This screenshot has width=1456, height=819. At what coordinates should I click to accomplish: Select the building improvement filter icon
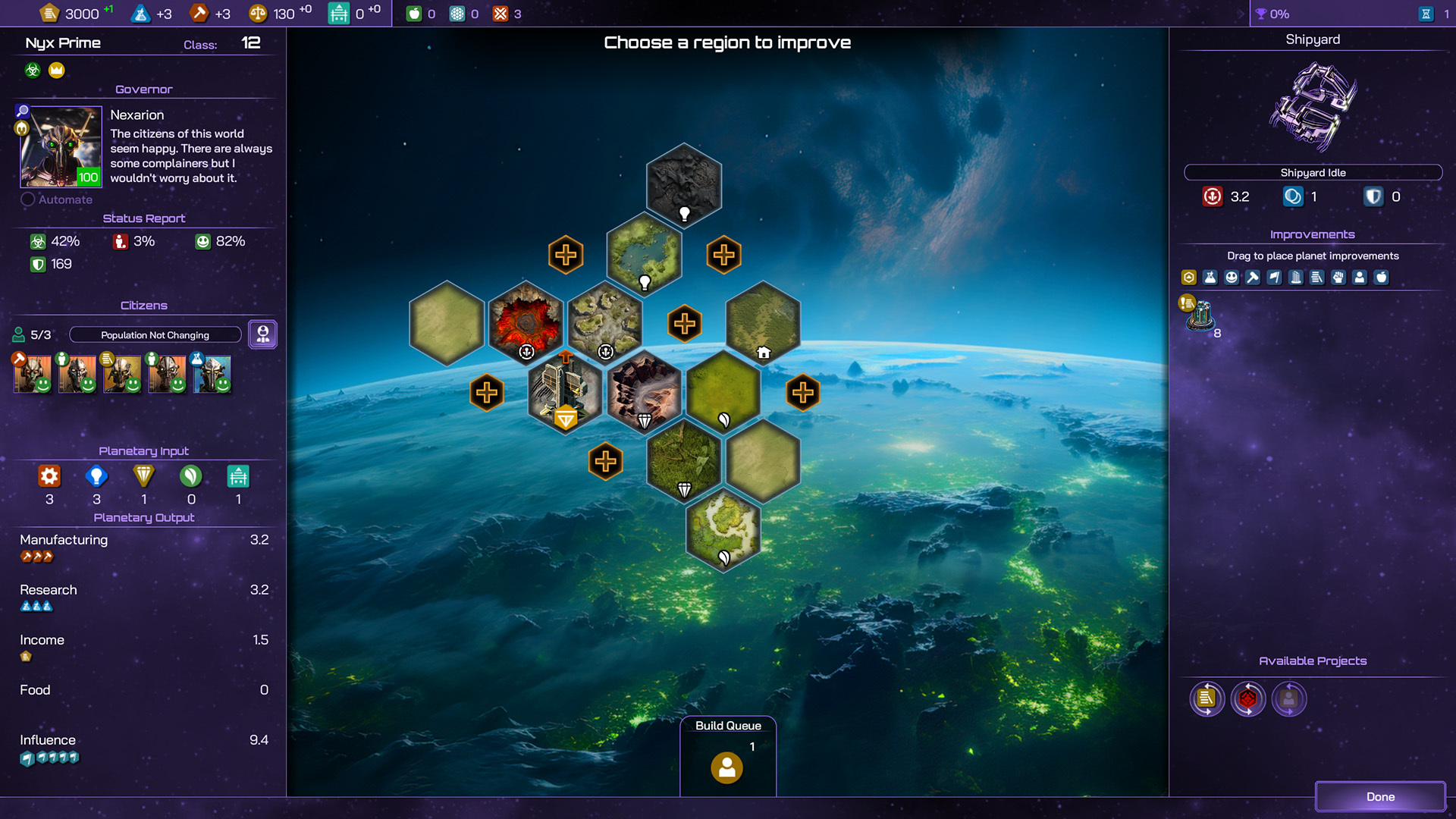click(x=1296, y=278)
